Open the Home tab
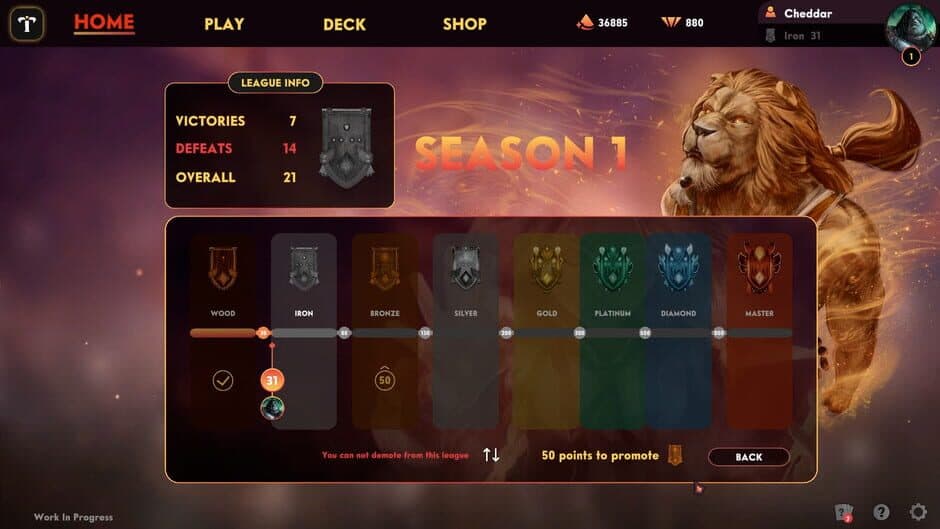The width and height of the screenshot is (940, 529). (104, 23)
